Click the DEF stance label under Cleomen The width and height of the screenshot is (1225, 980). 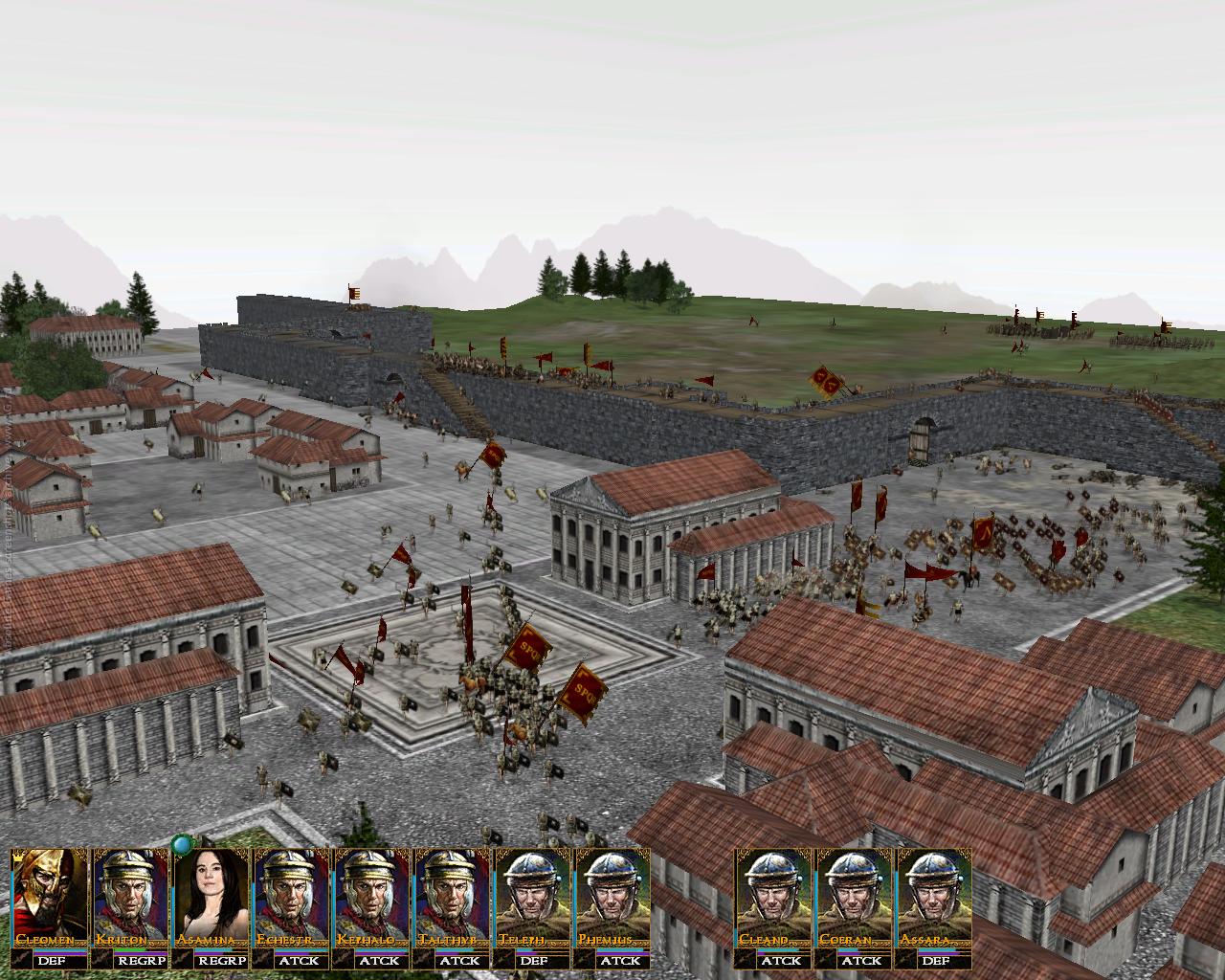coord(49,961)
